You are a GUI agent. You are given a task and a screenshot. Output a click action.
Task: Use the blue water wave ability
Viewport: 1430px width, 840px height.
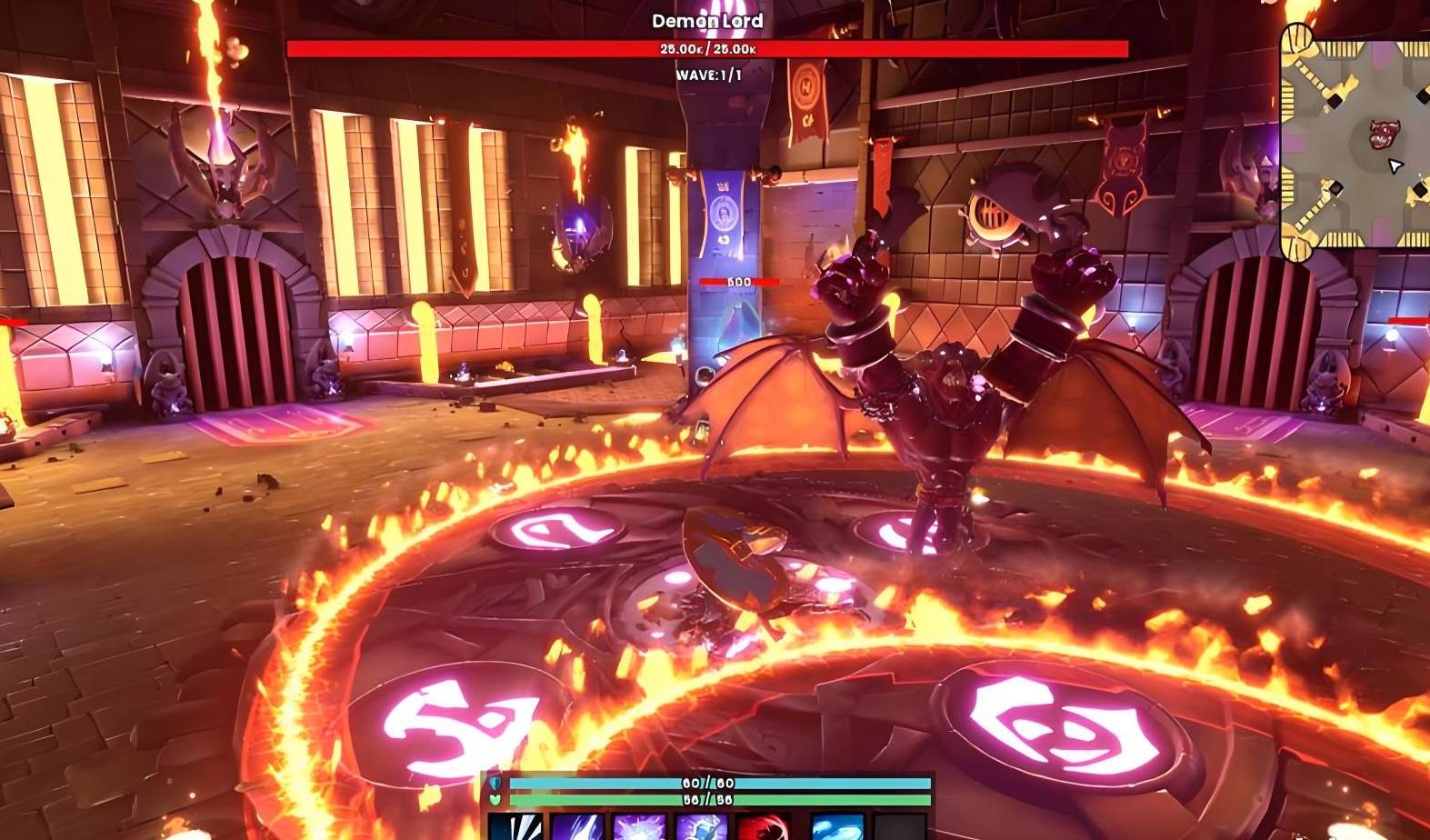836,827
